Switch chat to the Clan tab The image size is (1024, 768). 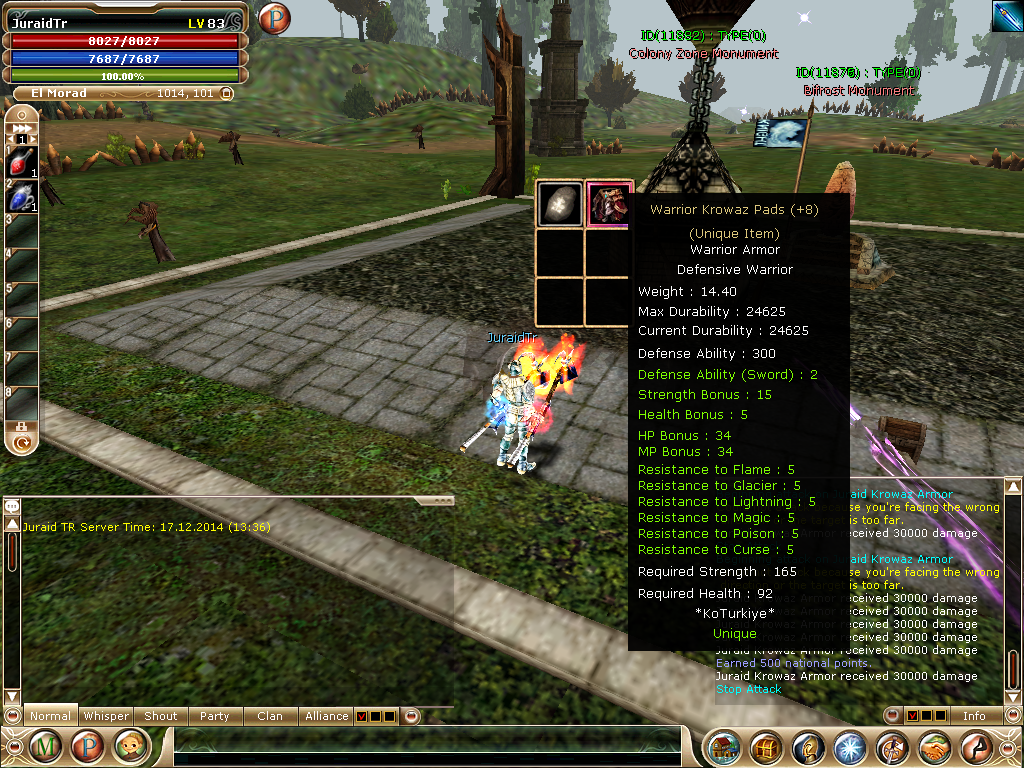click(x=270, y=716)
